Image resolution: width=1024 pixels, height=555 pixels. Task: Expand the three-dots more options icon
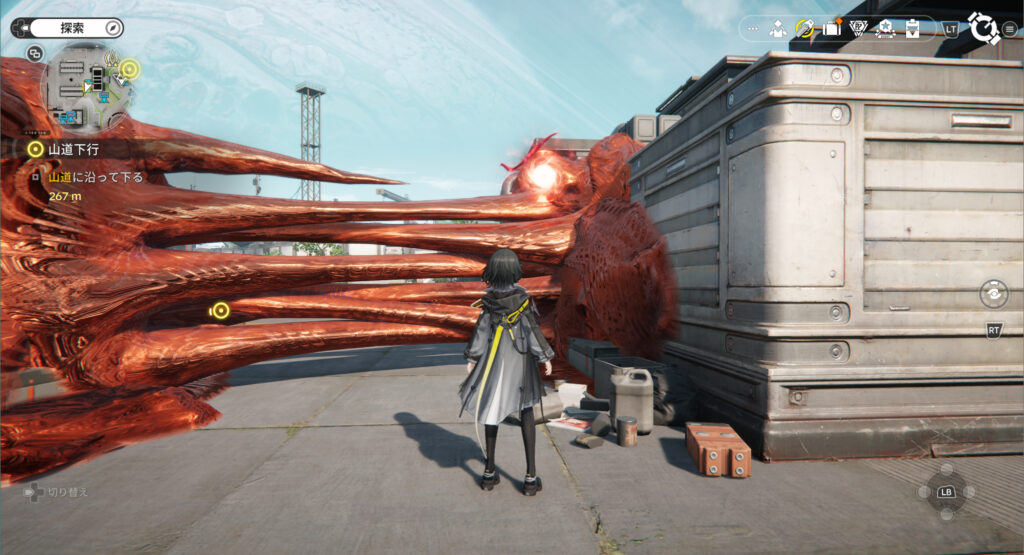pyautogui.click(x=753, y=29)
